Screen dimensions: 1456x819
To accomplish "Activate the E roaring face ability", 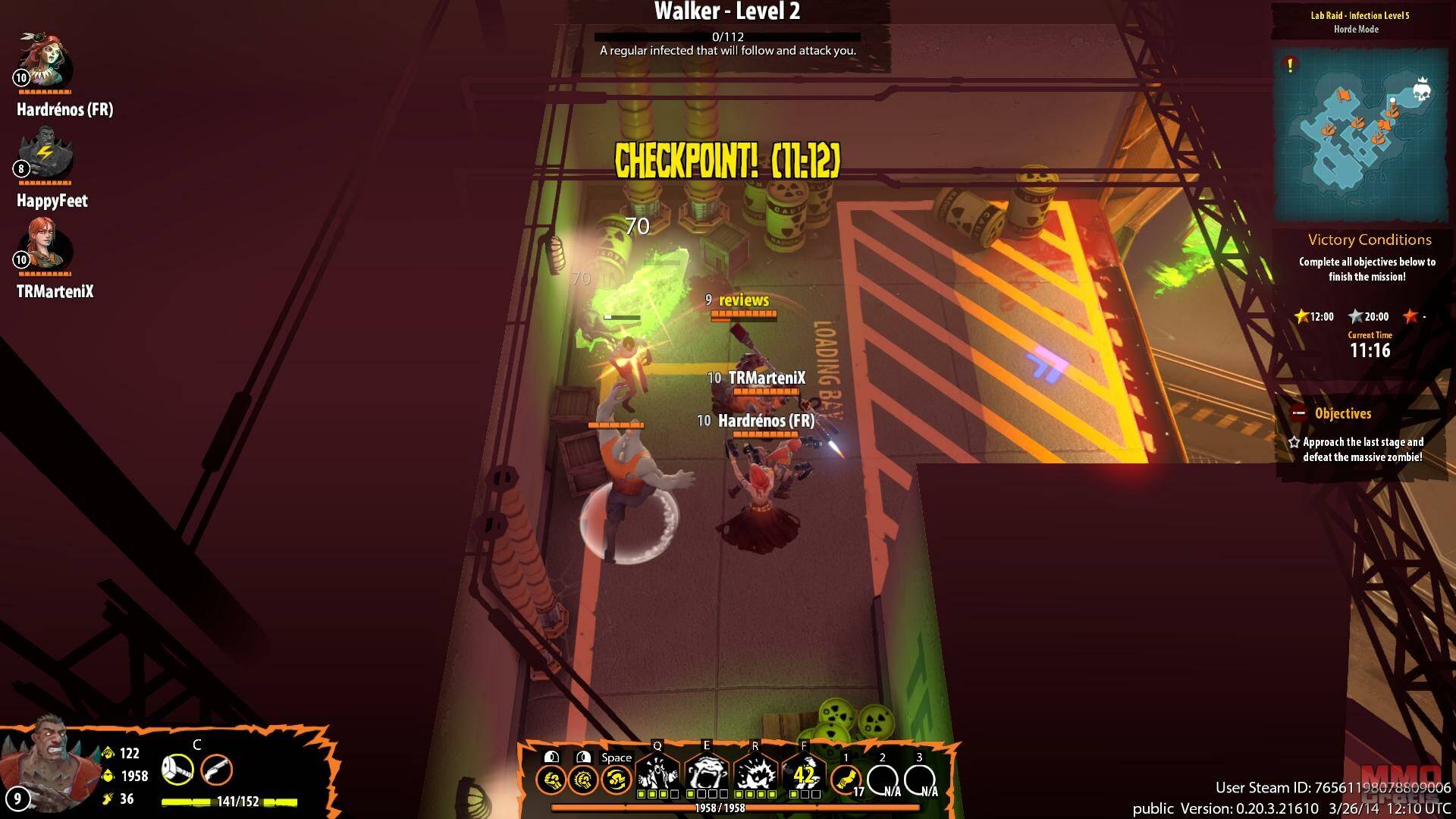I will (x=706, y=773).
